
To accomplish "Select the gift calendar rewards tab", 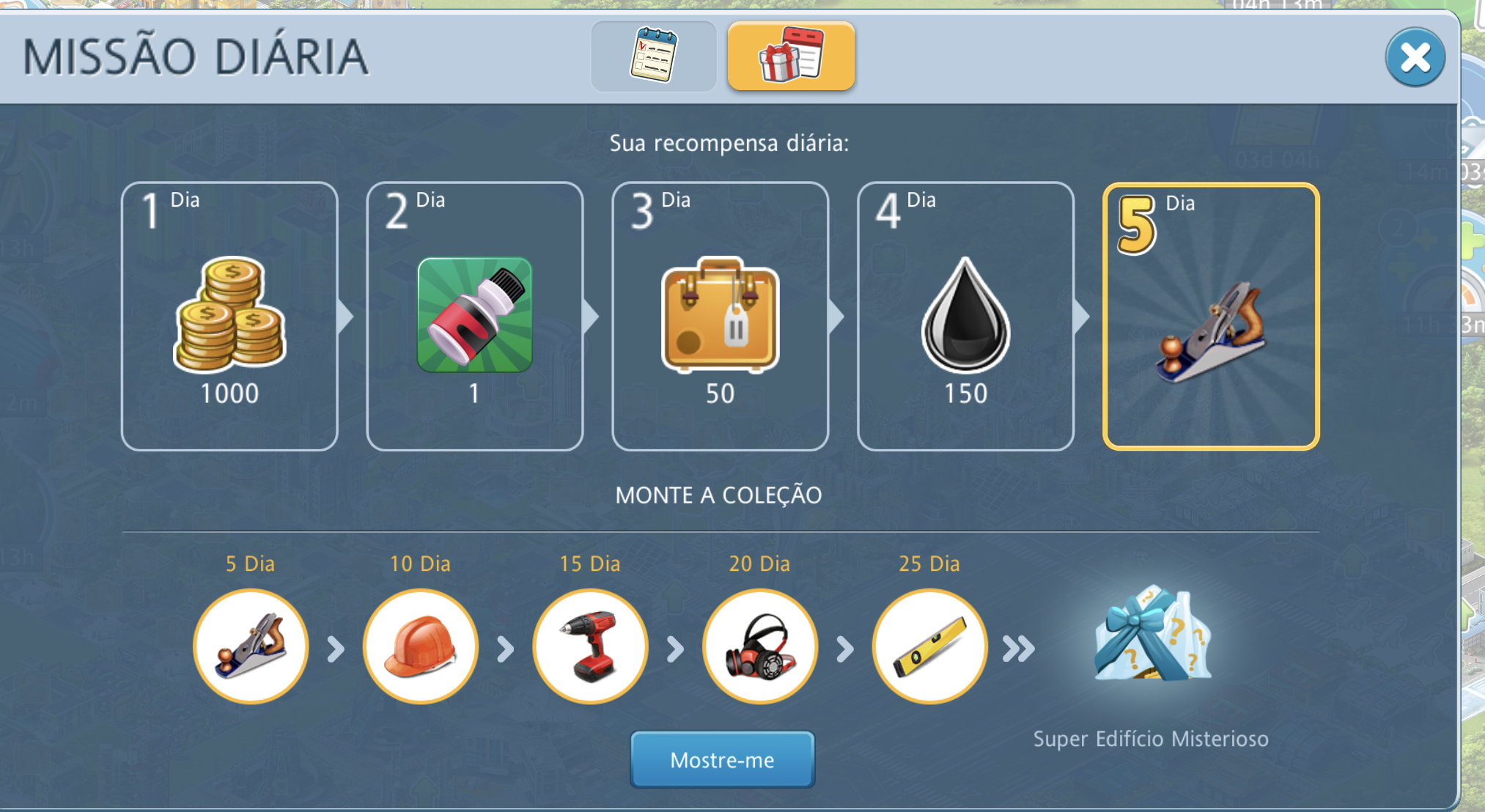I will point(791,56).
